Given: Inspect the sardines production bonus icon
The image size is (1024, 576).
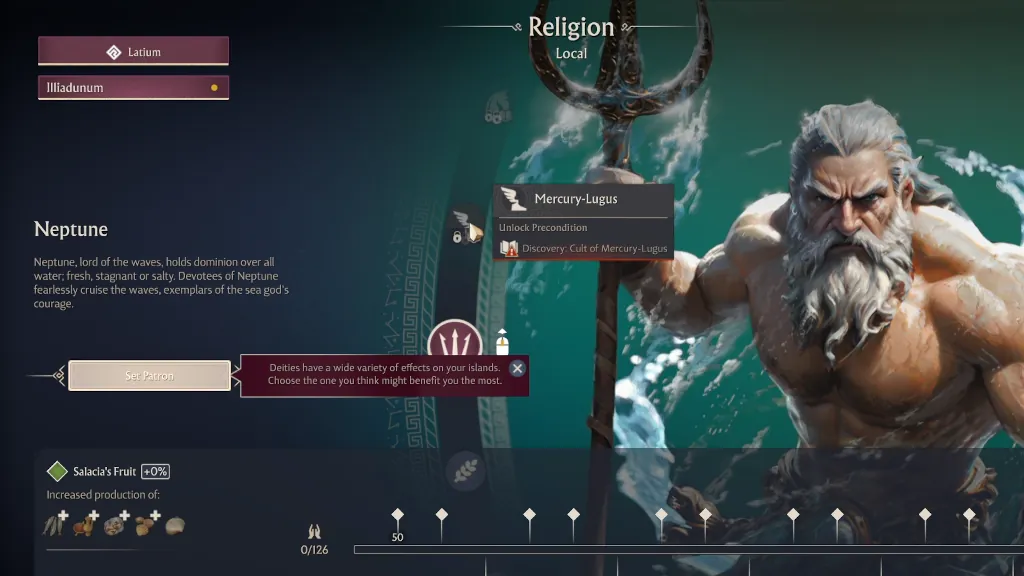Looking at the screenshot, I should [x=55, y=524].
